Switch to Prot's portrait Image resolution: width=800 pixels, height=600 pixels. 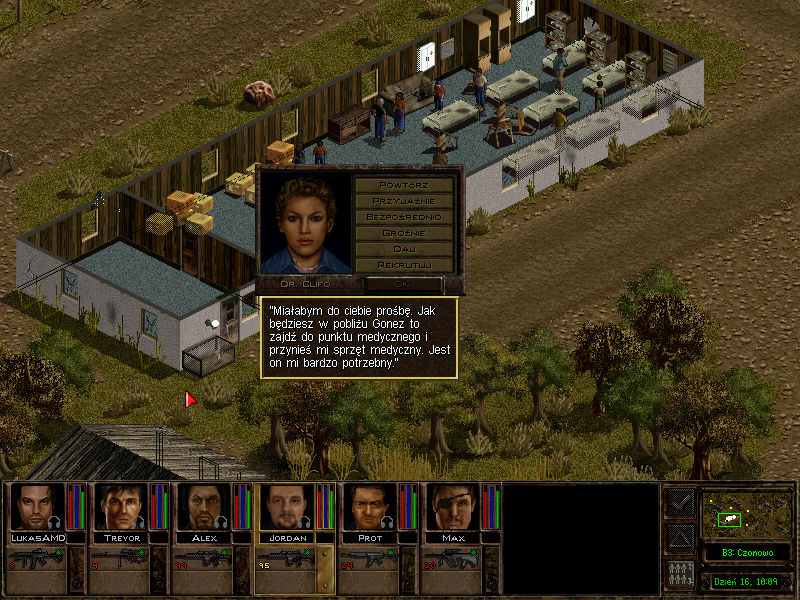[368, 508]
